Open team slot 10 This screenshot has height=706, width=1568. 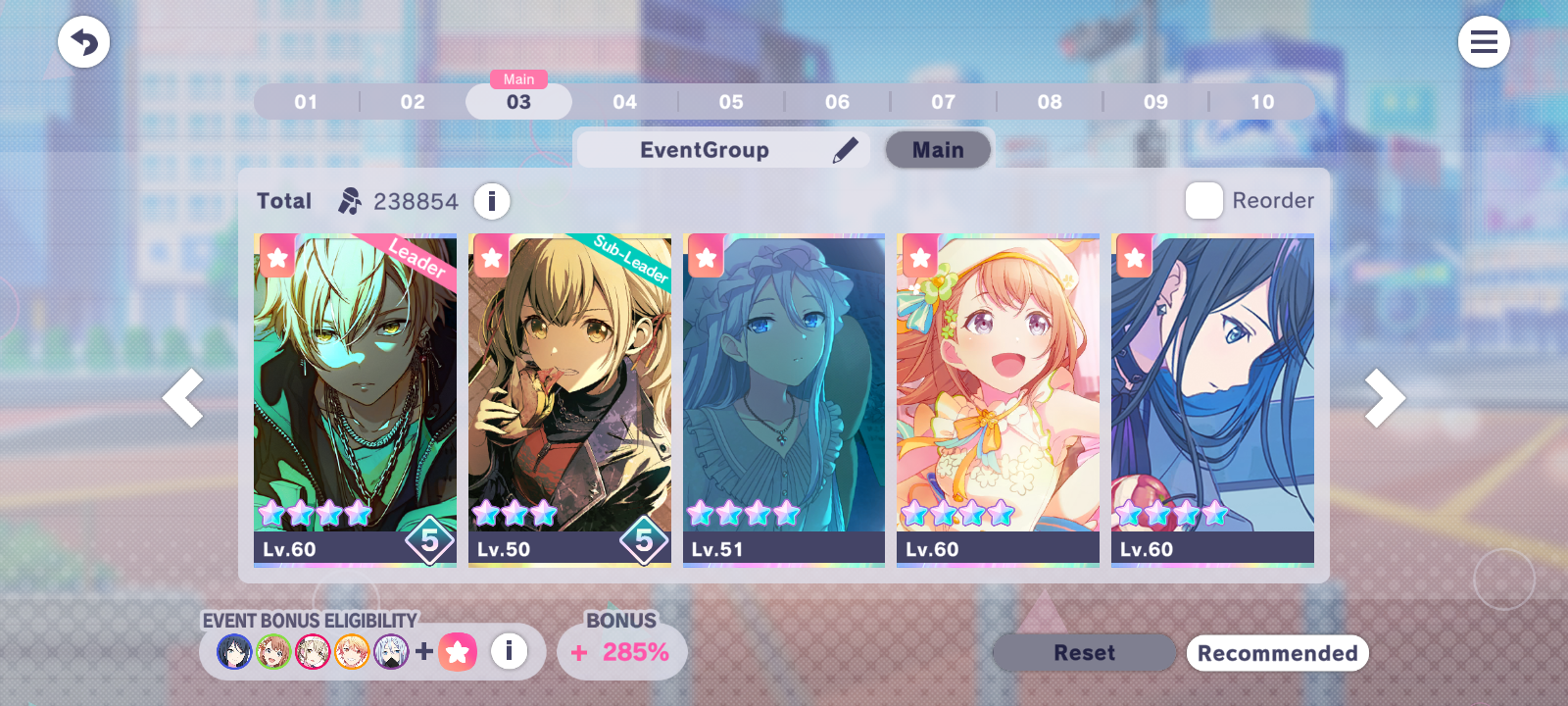(1261, 102)
